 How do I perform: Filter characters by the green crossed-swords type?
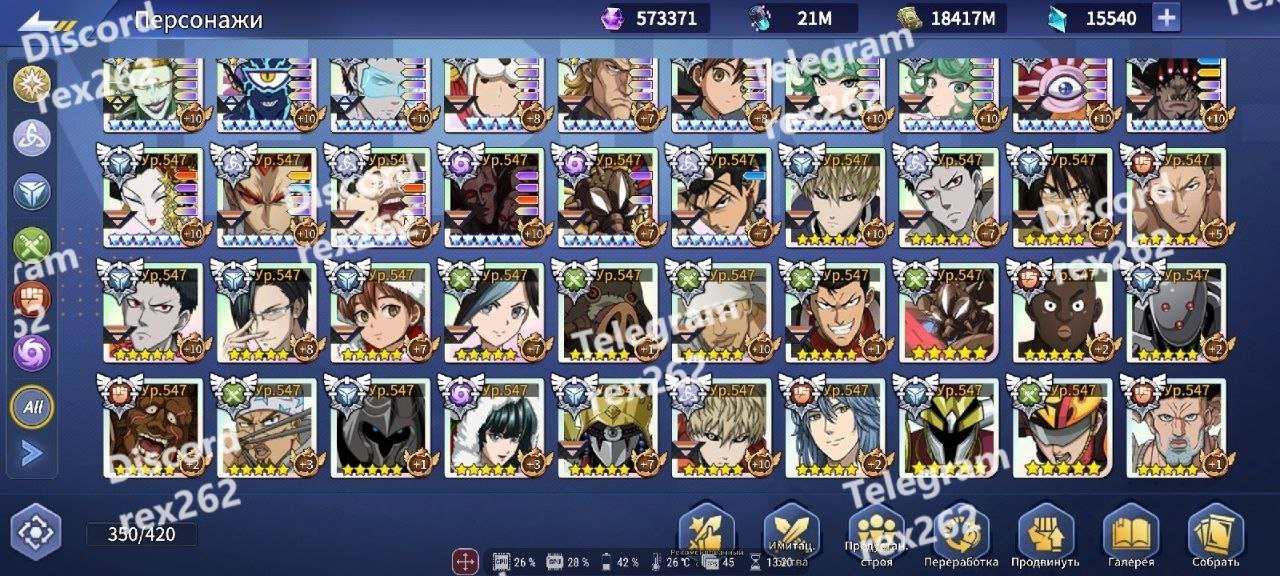(31, 246)
